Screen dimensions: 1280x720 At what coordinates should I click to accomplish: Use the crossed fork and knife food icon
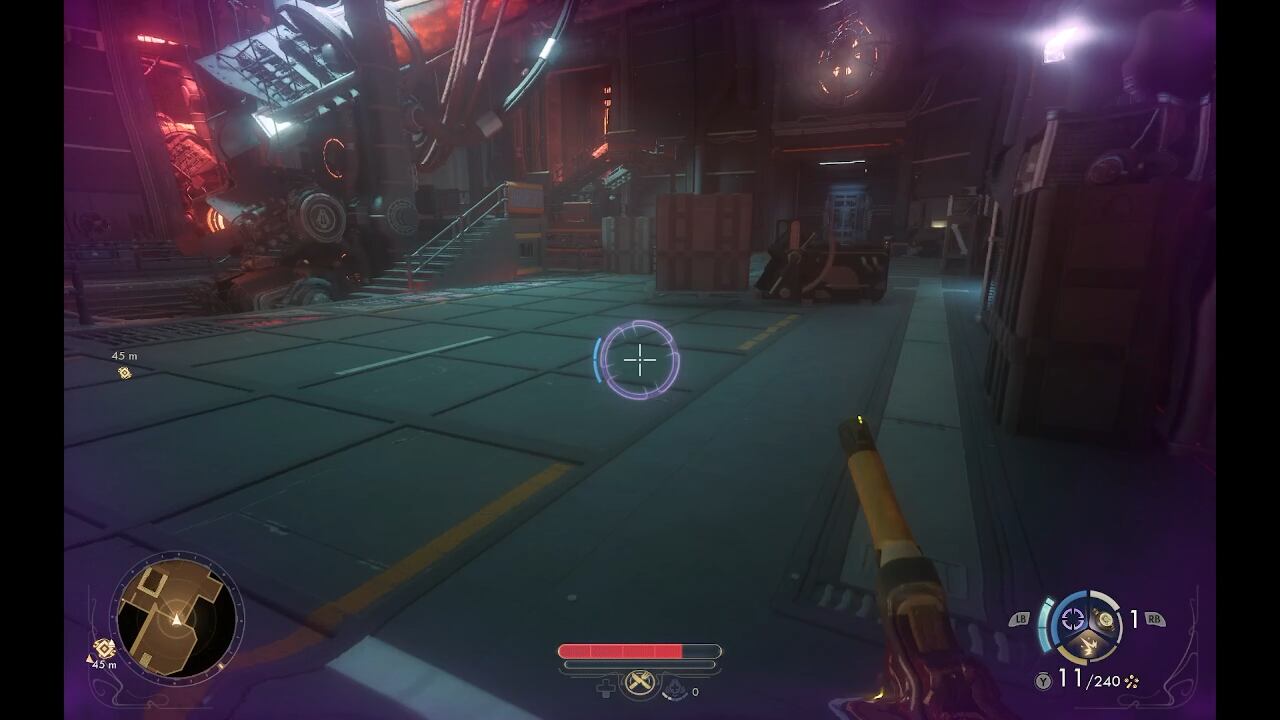coord(639,684)
